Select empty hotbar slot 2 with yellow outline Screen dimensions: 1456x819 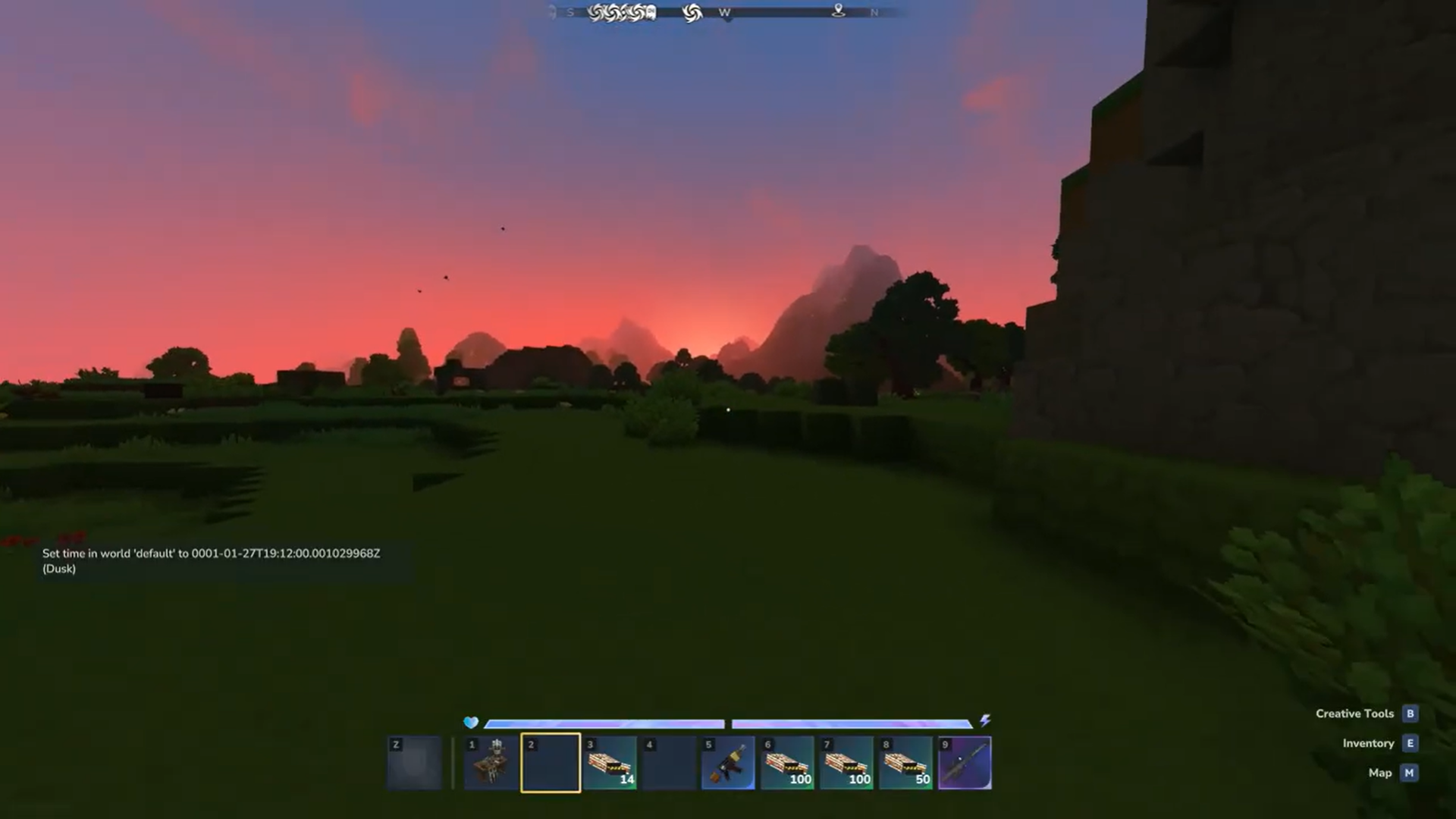click(550, 762)
